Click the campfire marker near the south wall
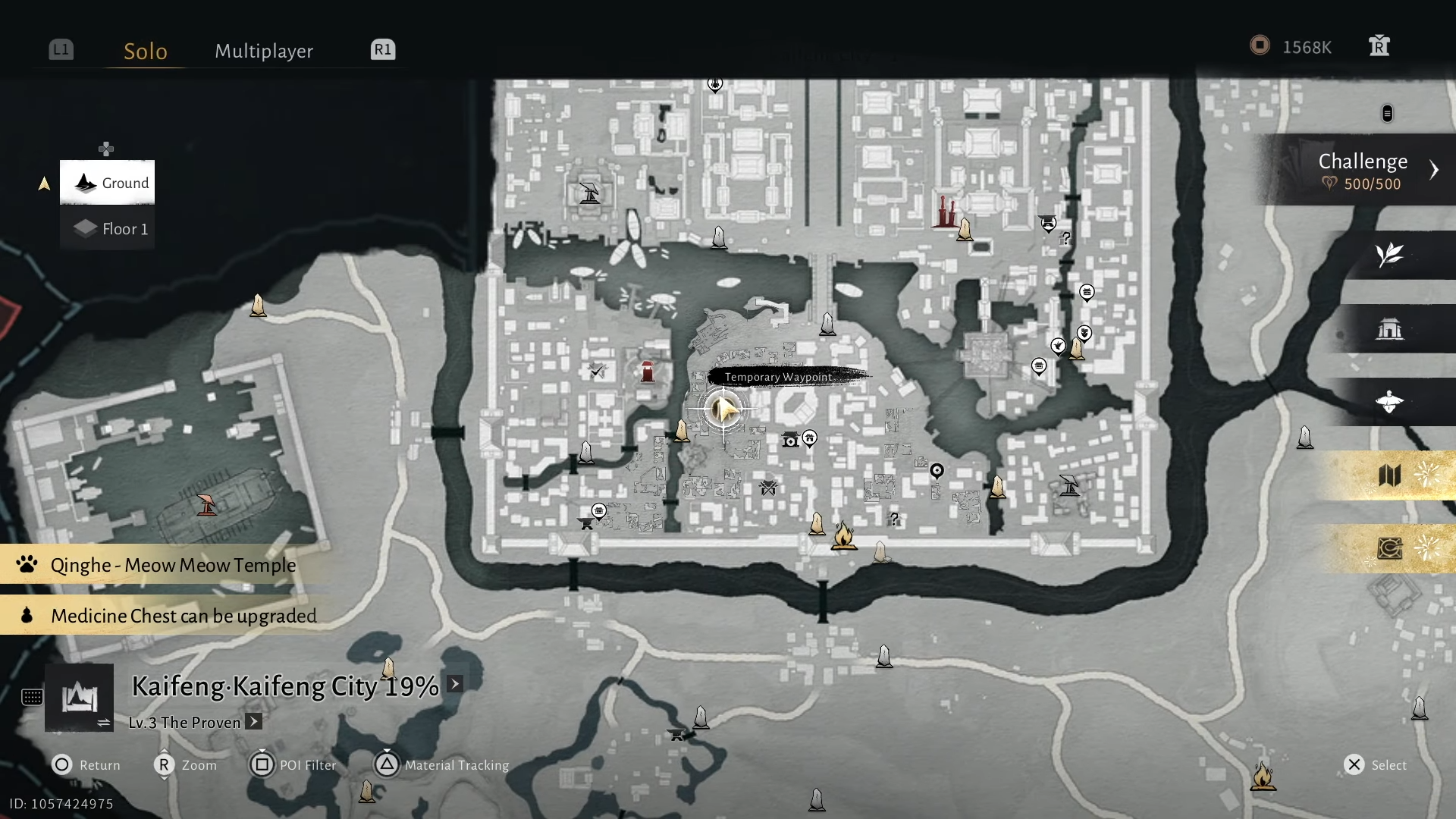 [845, 535]
